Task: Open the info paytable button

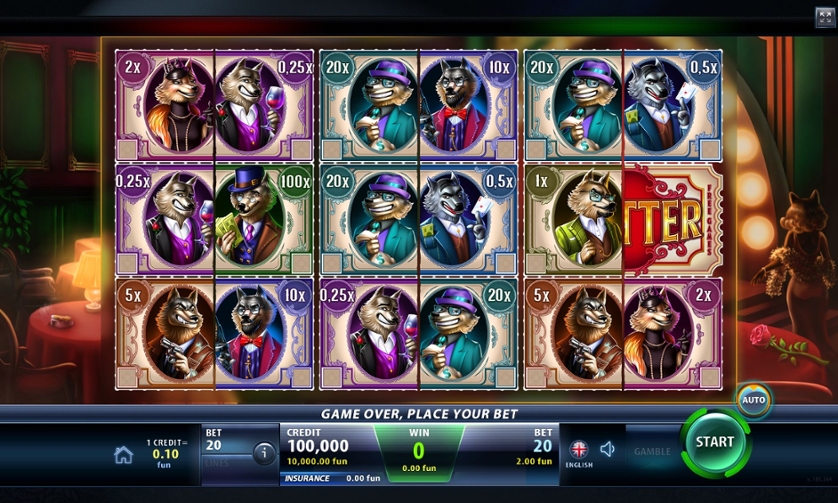Action: point(264,453)
